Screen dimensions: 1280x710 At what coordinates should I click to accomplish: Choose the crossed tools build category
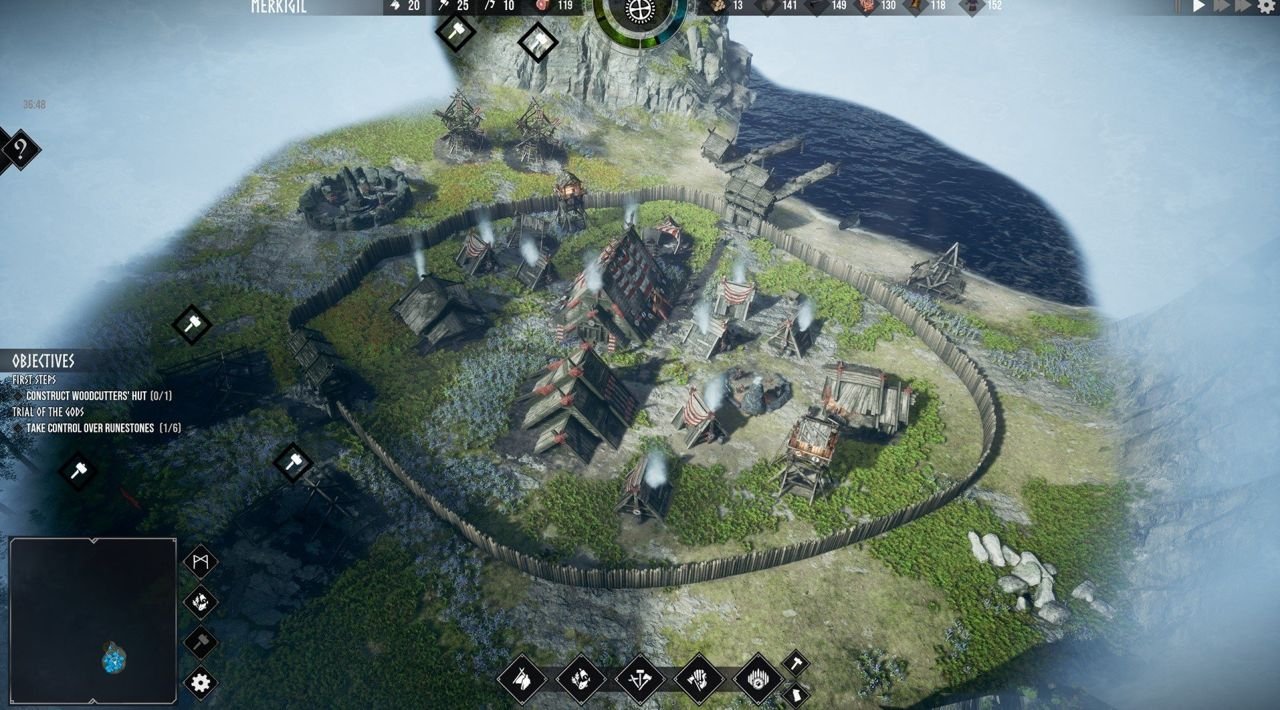point(640,680)
